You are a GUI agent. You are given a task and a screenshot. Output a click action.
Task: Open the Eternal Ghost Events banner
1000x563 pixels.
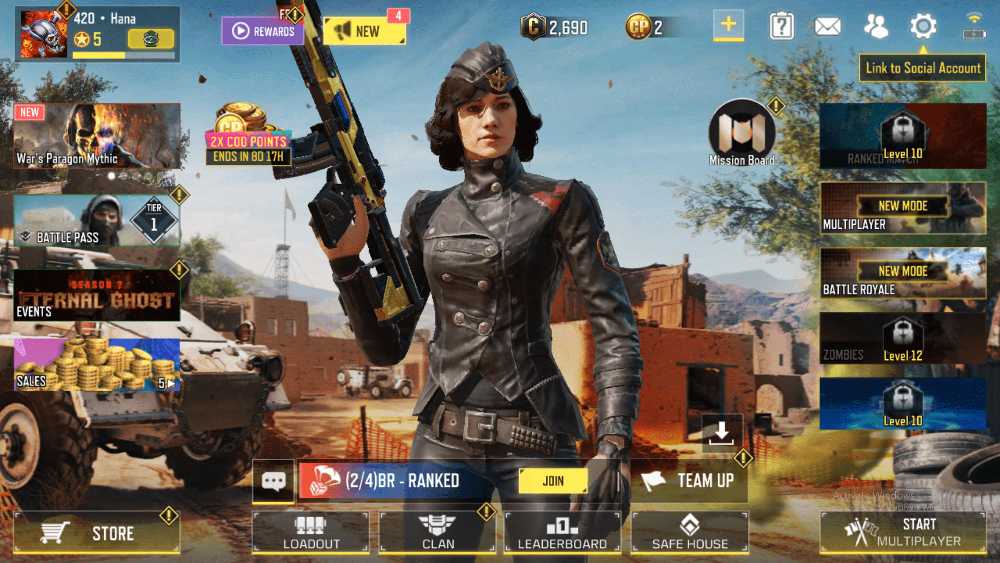click(97, 294)
